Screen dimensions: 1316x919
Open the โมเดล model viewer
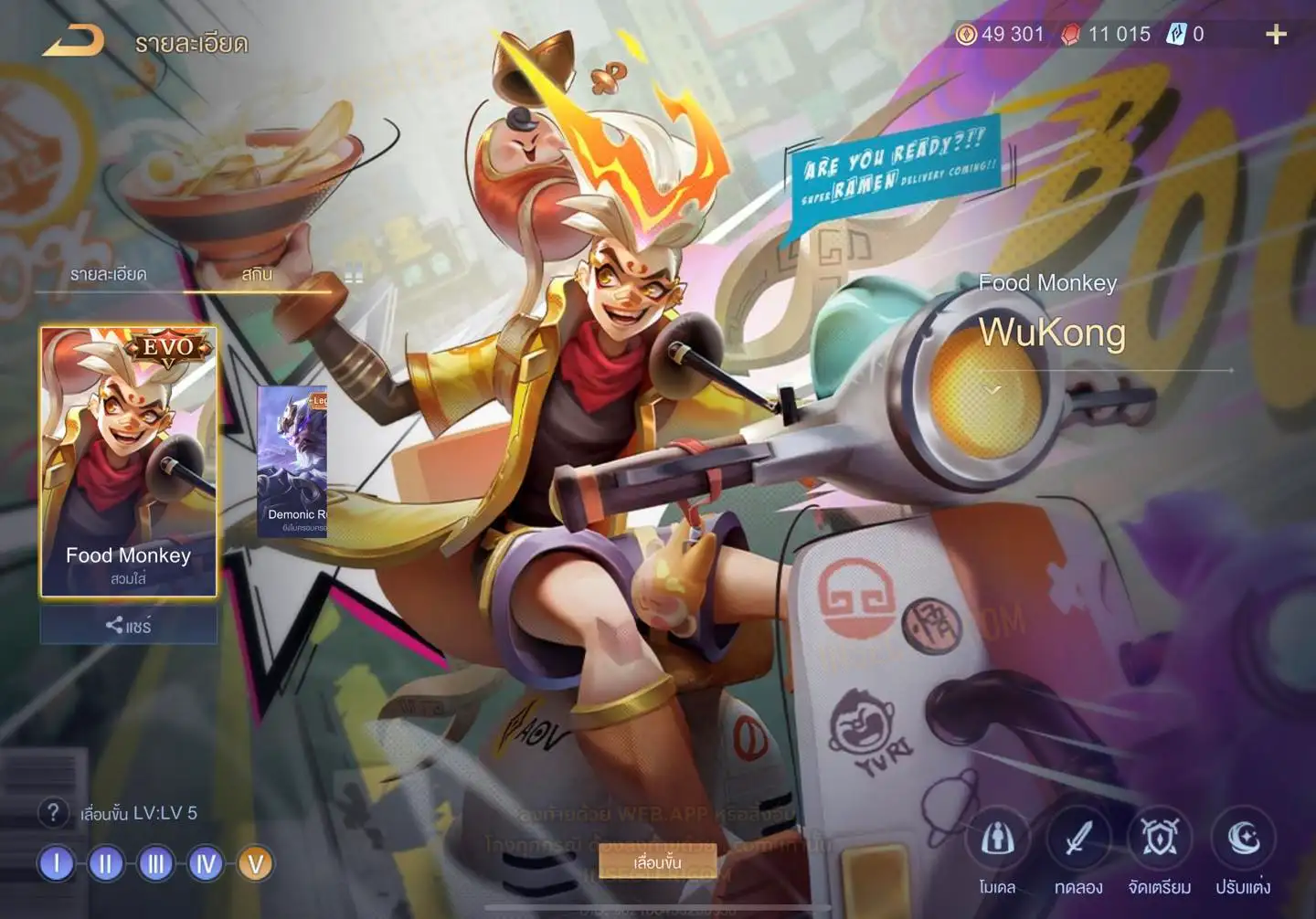pyautogui.click(x=997, y=850)
